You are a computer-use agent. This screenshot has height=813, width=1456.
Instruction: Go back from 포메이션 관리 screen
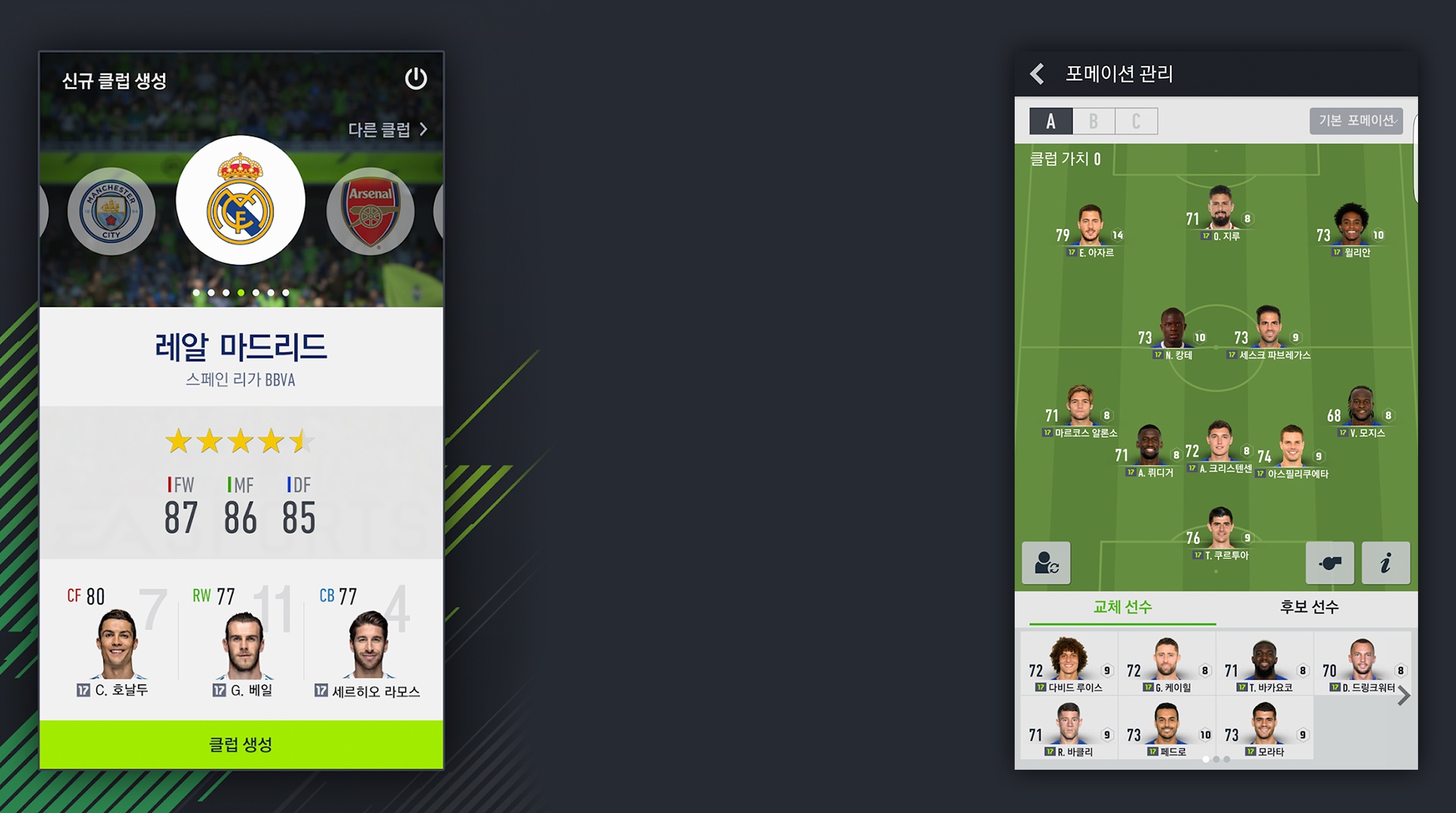[1036, 74]
